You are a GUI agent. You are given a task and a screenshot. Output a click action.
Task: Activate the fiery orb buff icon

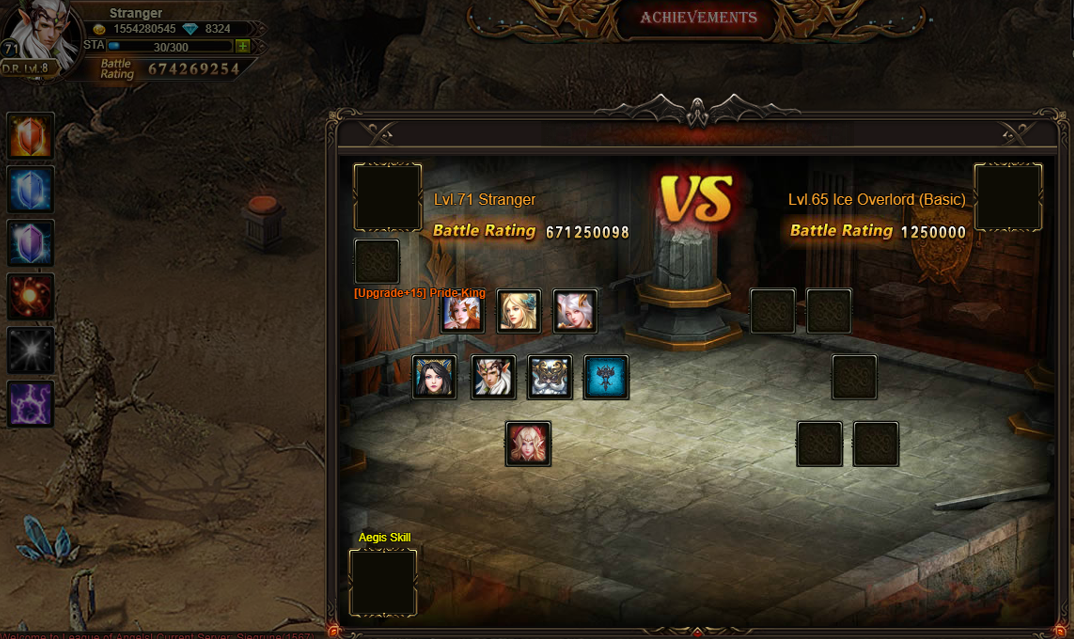click(x=30, y=297)
